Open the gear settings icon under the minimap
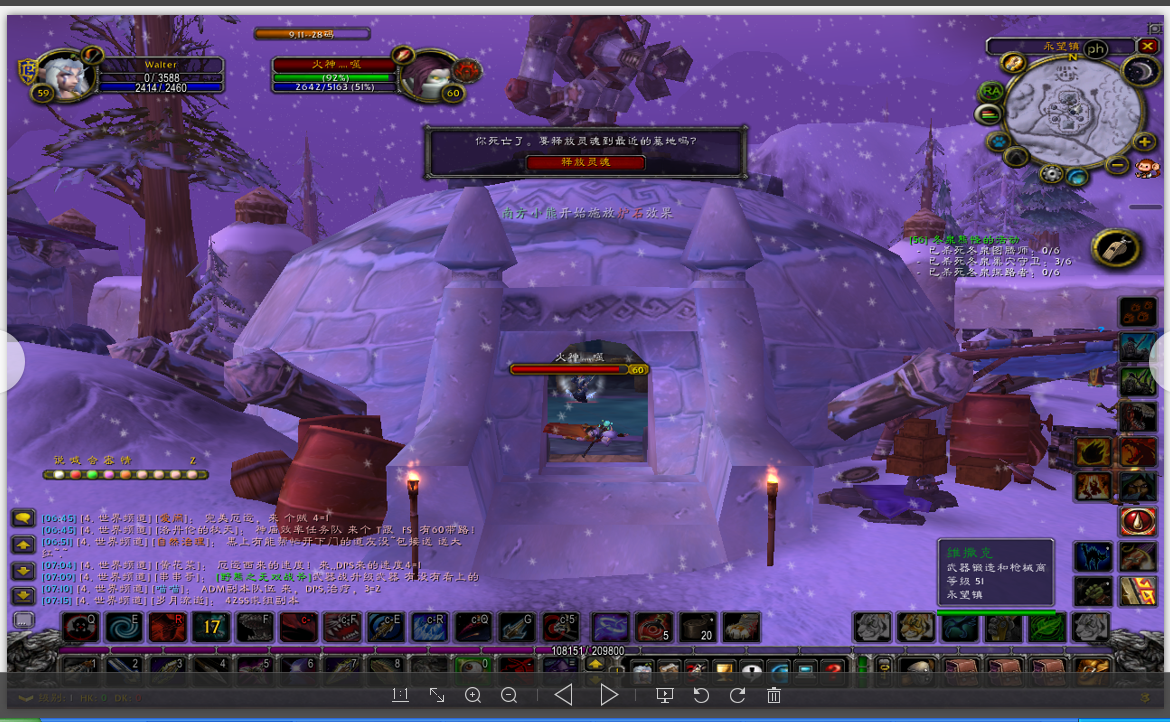Viewport: 1171px width, 722px height. (1051, 174)
